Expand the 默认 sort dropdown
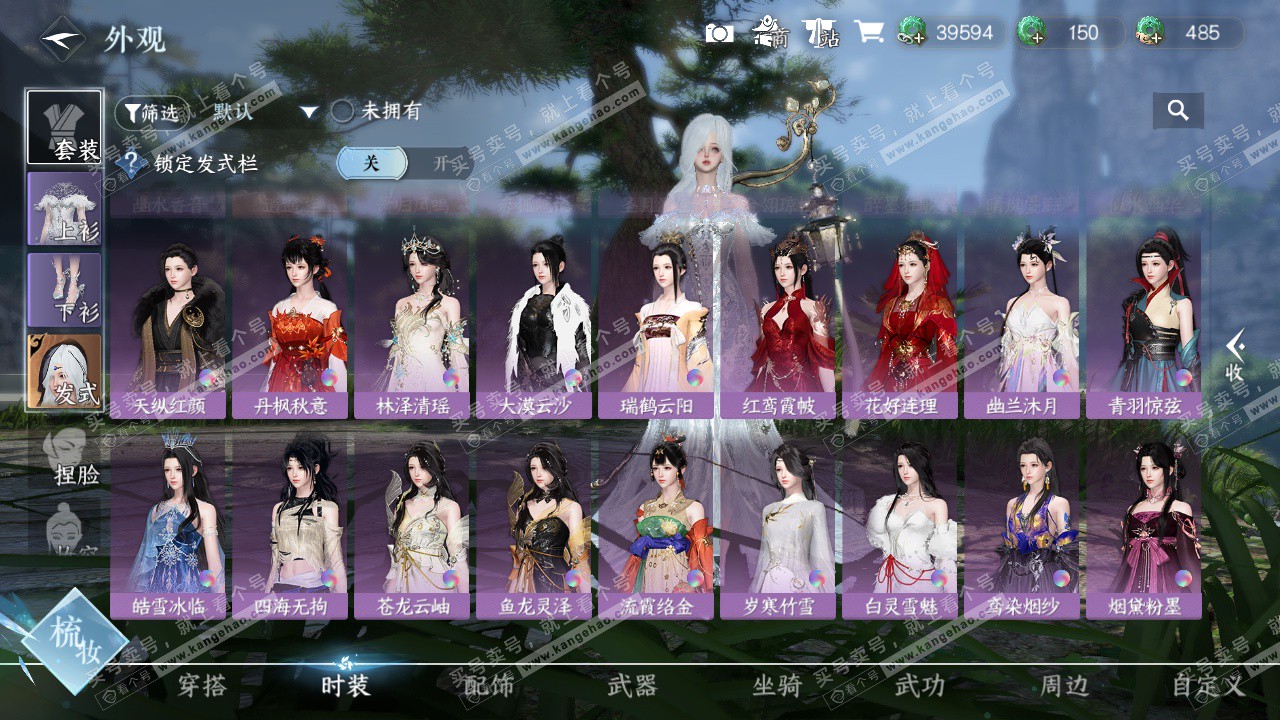1280x720 pixels. (x=309, y=112)
